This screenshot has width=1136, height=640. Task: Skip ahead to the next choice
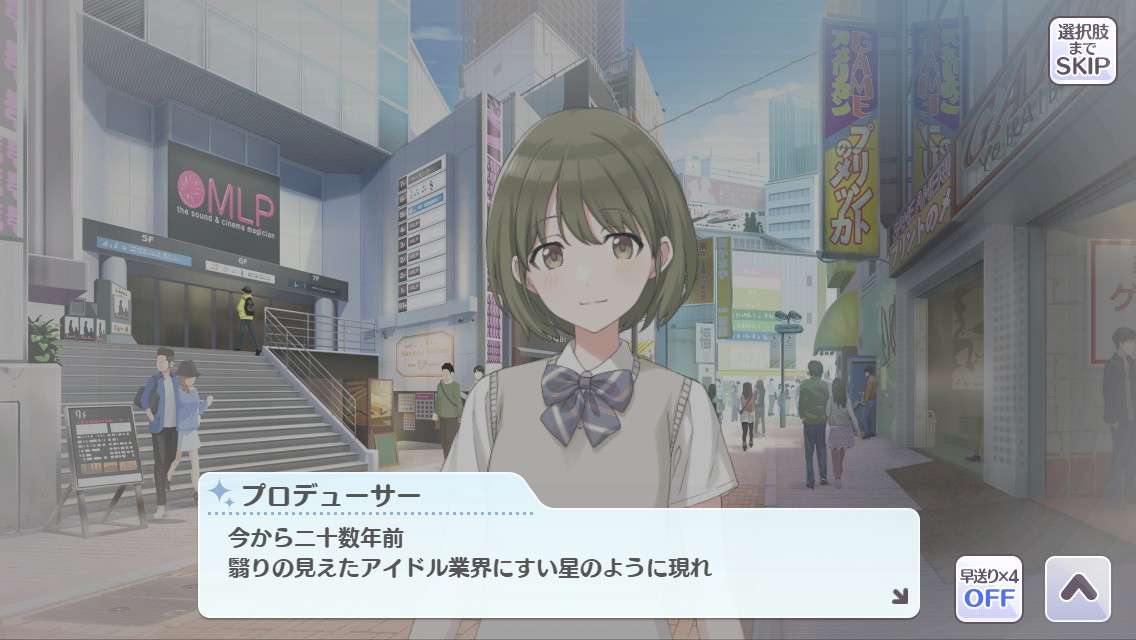coord(1082,50)
